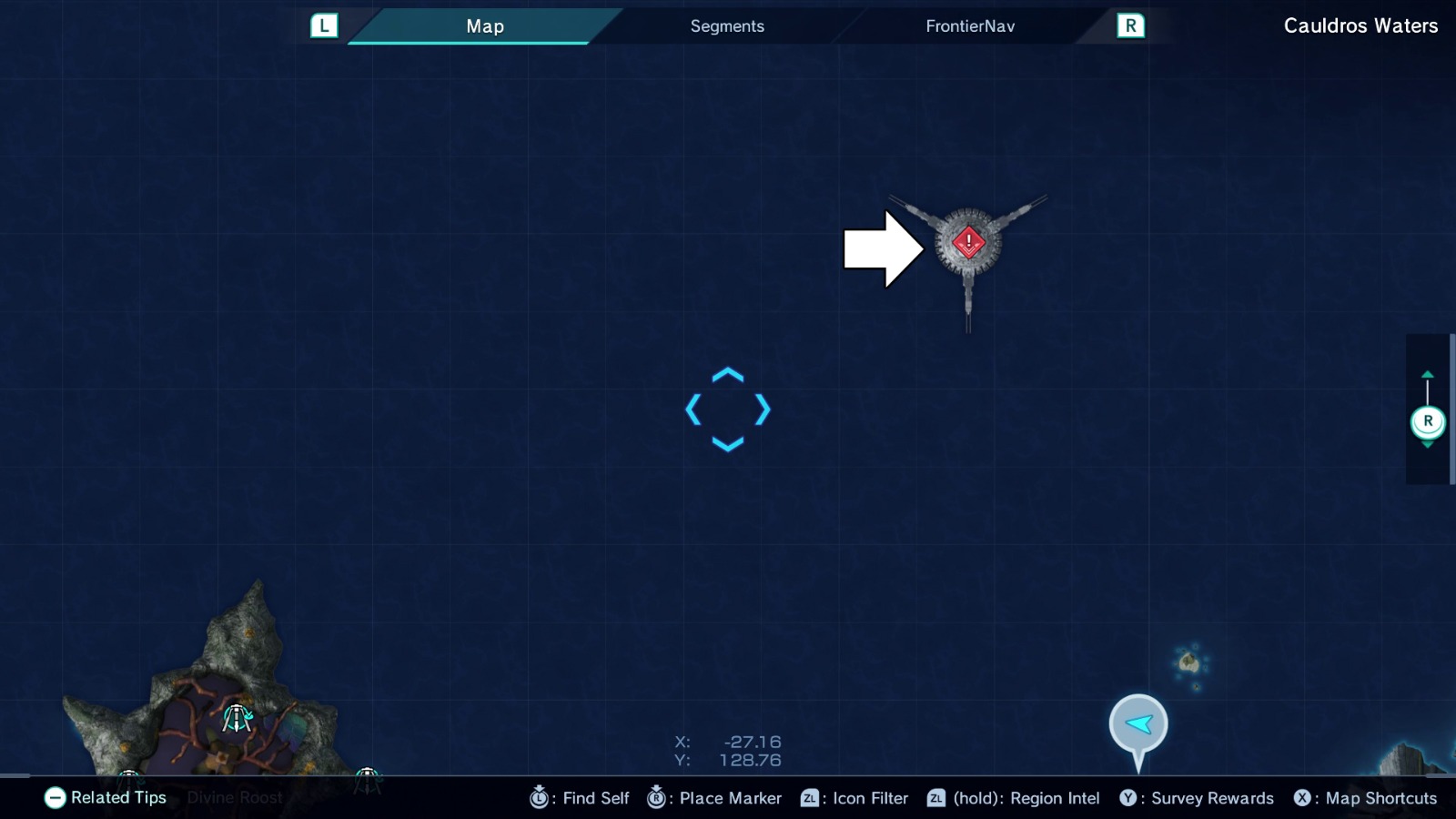Click the Divine Roost area label
Screen dimensions: 1456x819
click(x=233, y=797)
